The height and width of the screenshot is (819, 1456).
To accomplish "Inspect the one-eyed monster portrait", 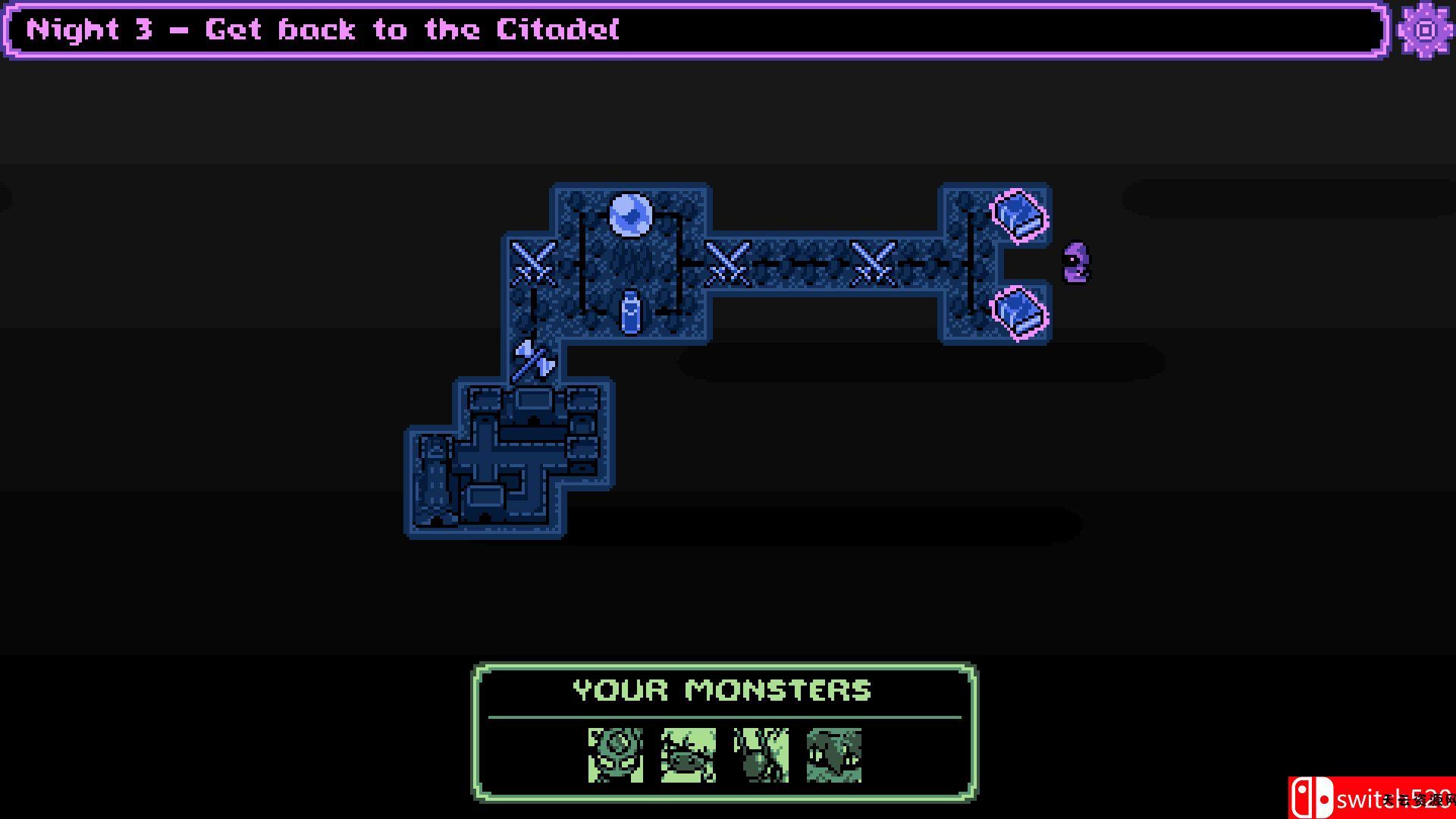I will 615,755.
